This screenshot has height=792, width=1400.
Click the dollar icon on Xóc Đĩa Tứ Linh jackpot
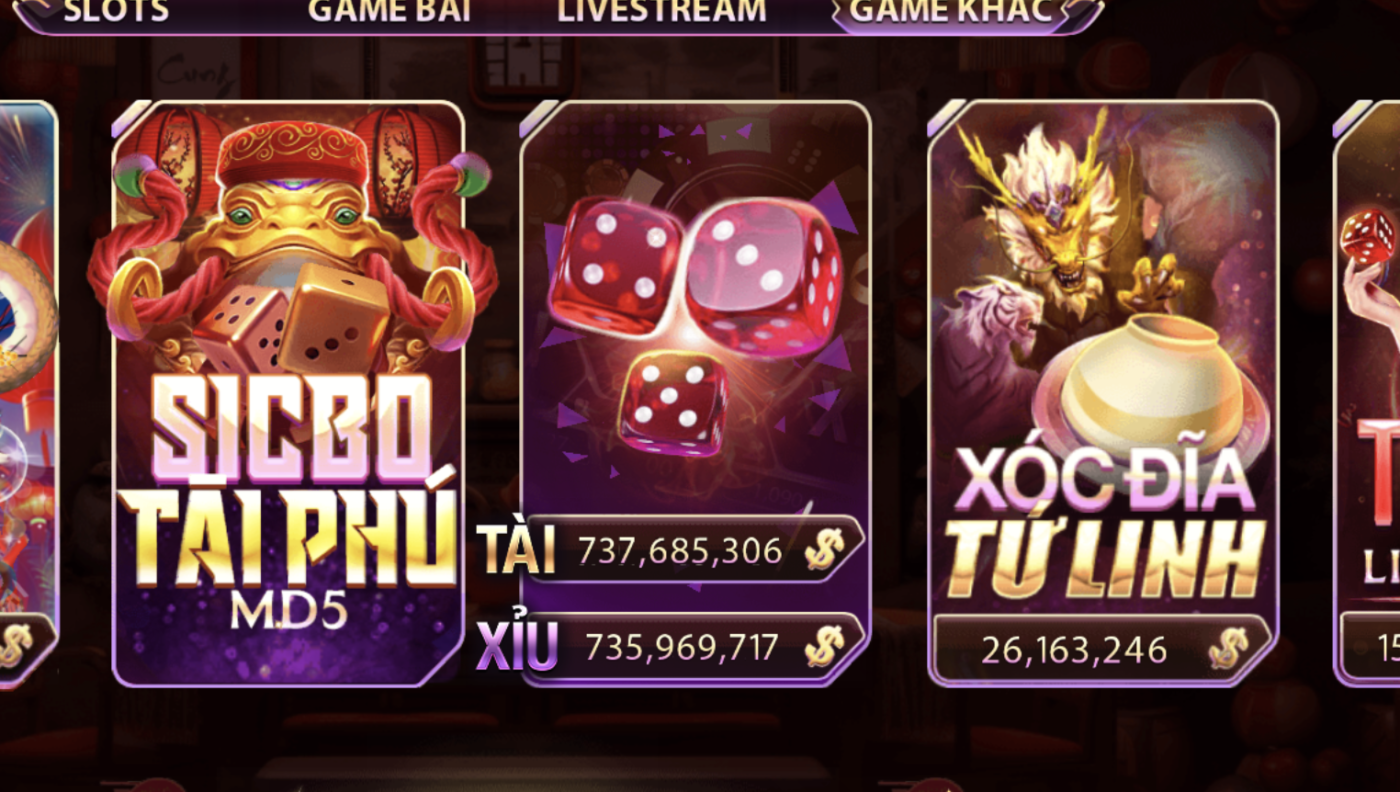pyautogui.click(x=1227, y=650)
